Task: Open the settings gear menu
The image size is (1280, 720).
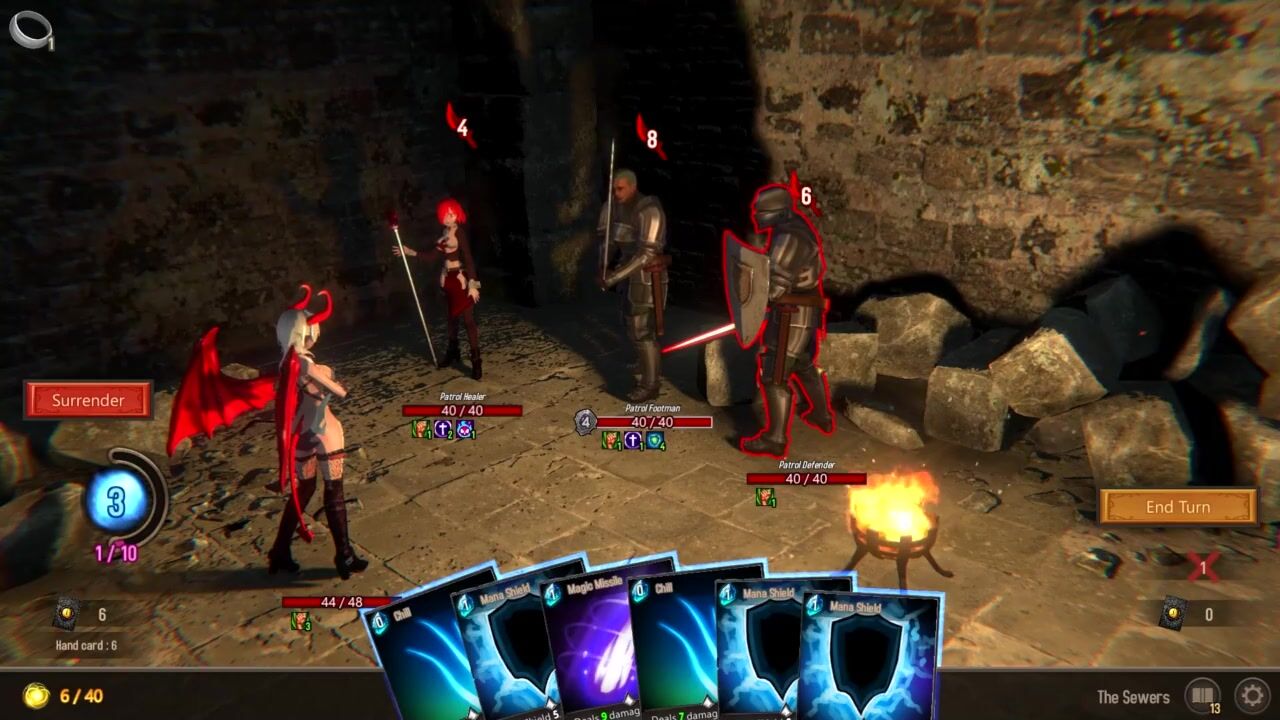Action: pos(1251,695)
